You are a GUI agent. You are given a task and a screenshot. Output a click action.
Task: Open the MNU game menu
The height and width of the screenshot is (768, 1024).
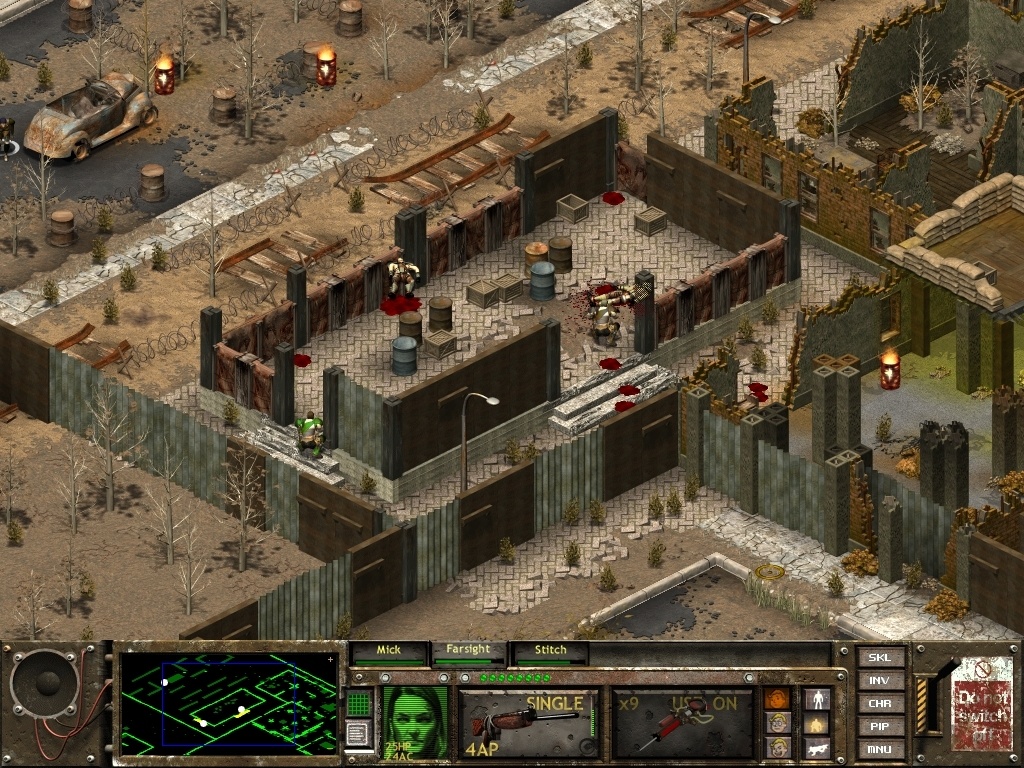[x=880, y=749]
